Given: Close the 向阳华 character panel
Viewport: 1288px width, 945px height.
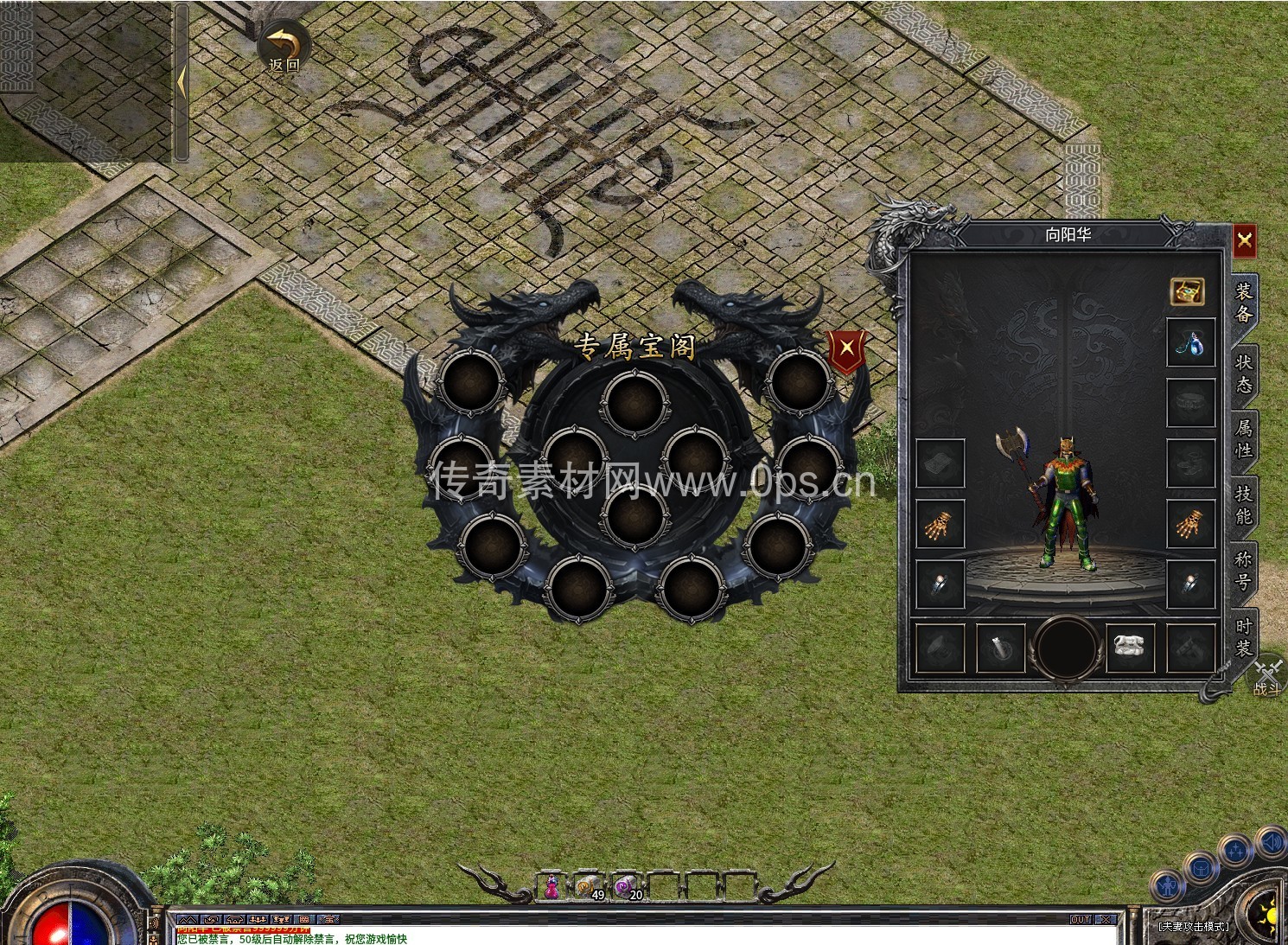Looking at the screenshot, I should 1244,240.
